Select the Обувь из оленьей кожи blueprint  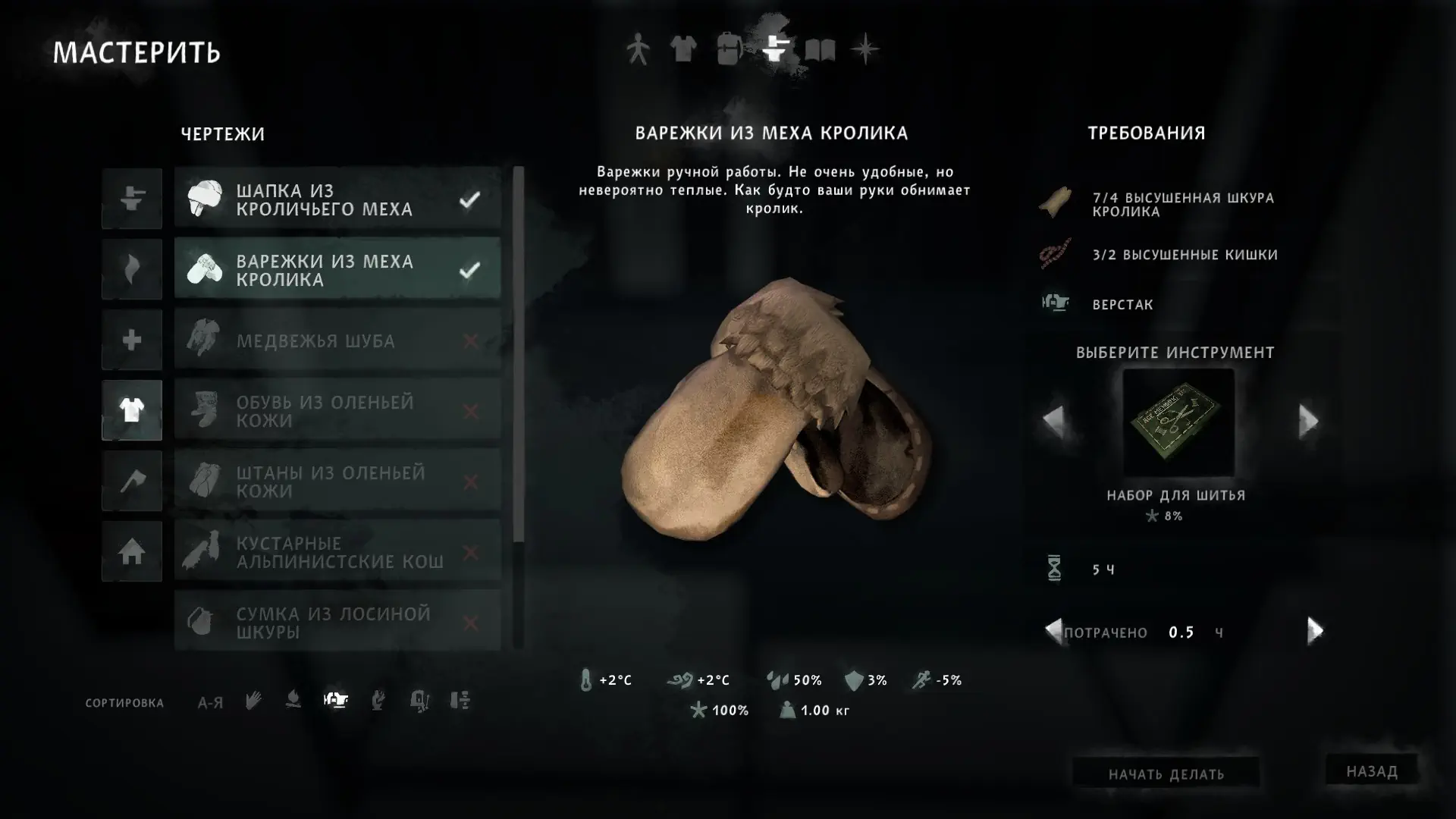click(x=337, y=411)
